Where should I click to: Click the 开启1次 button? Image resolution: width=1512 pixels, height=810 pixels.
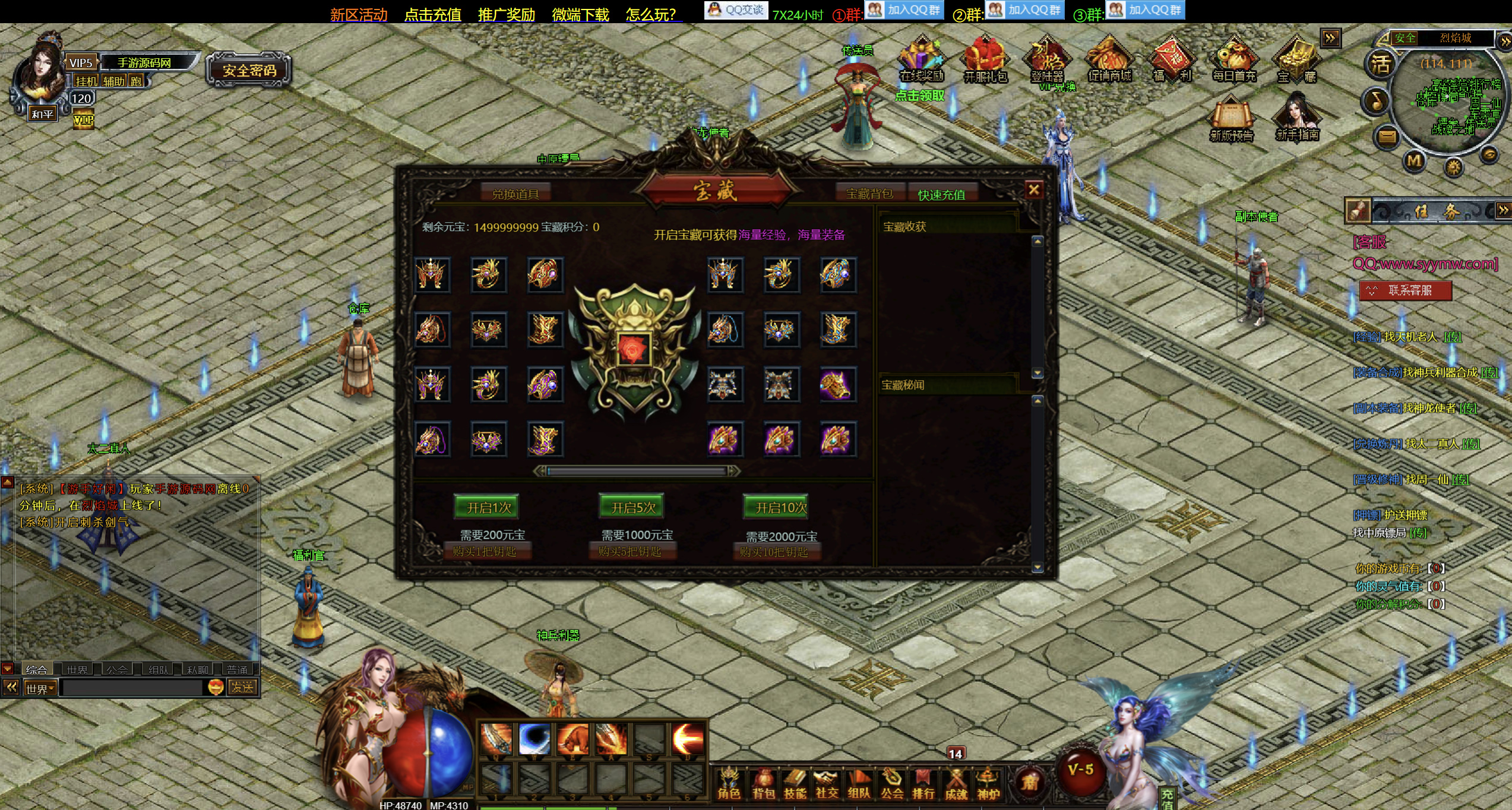point(487,507)
